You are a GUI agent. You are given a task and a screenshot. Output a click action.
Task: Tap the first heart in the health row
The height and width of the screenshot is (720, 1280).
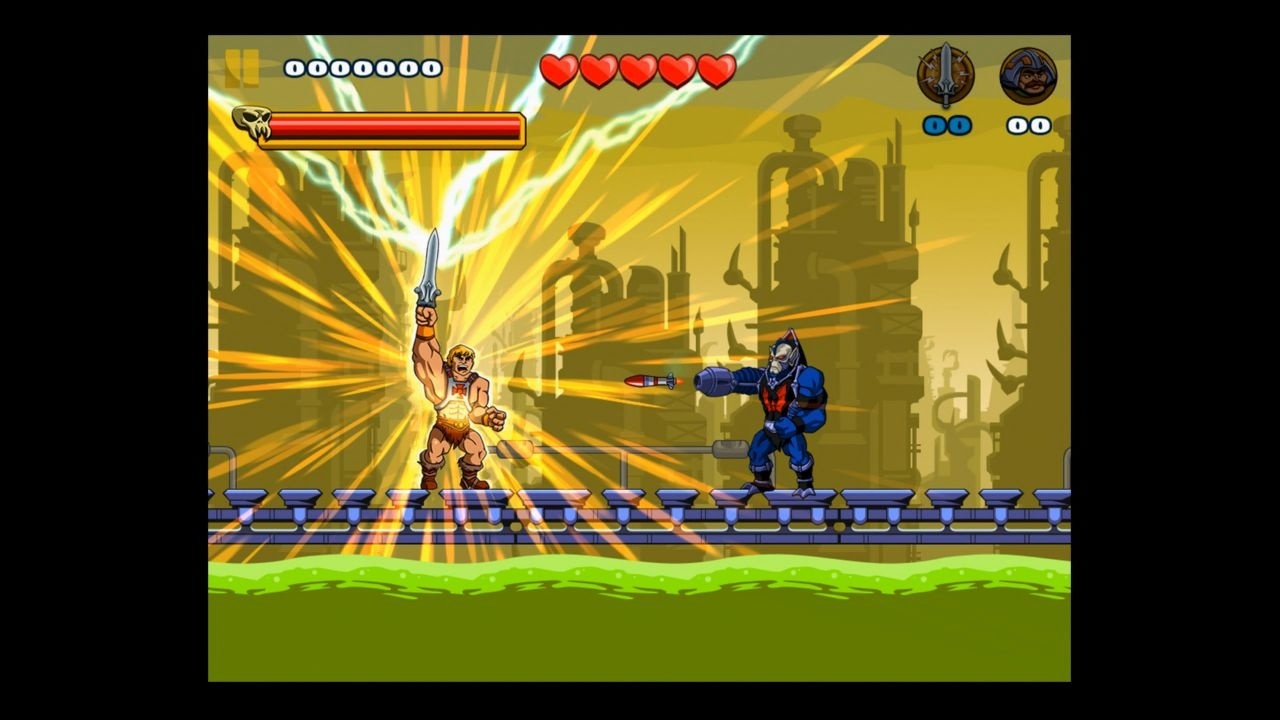[x=560, y=69]
